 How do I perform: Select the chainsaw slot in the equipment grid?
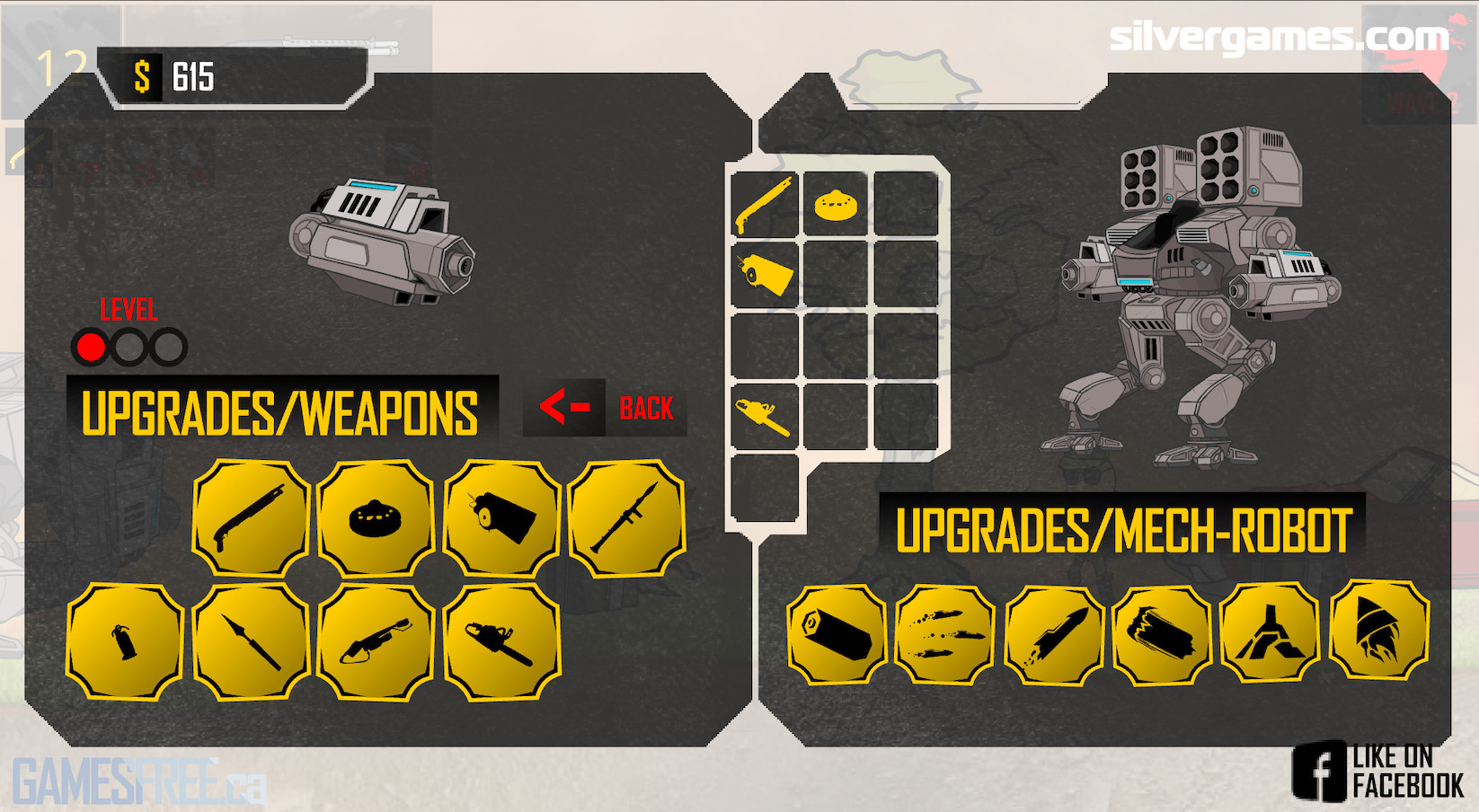[x=765, y=415]
